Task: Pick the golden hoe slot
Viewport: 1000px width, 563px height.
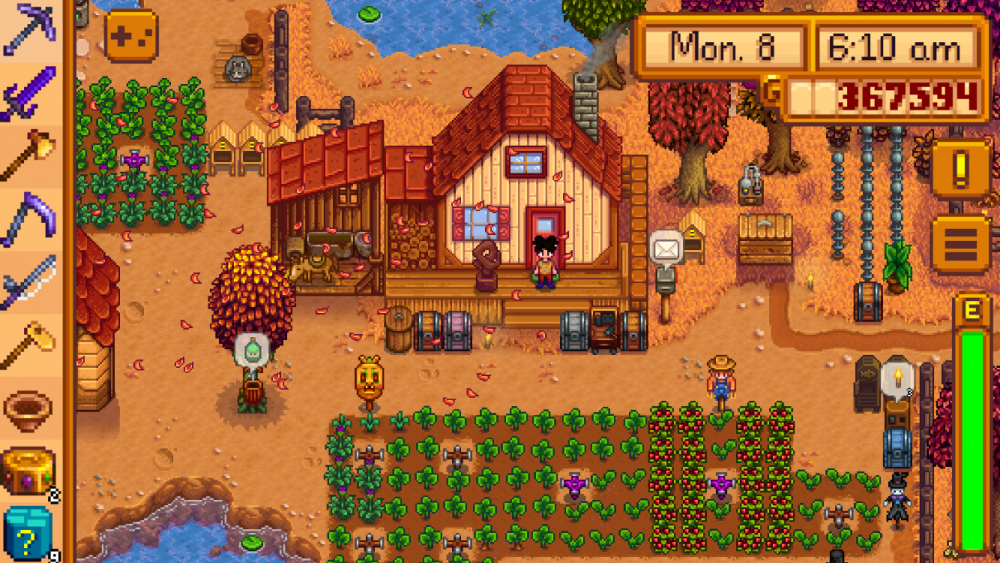Action: point(30,345)
